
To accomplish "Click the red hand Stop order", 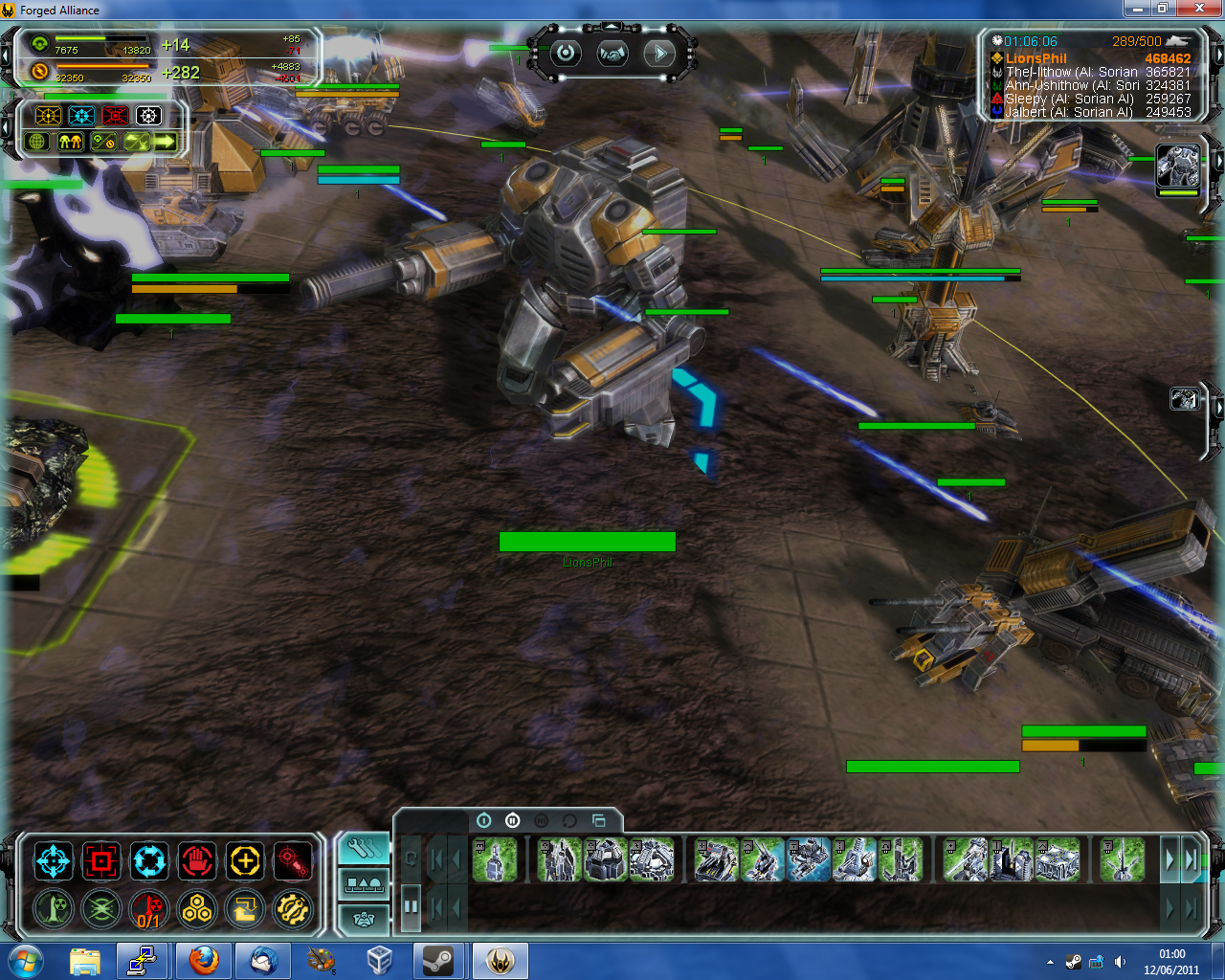I will (x=197, y=861).
